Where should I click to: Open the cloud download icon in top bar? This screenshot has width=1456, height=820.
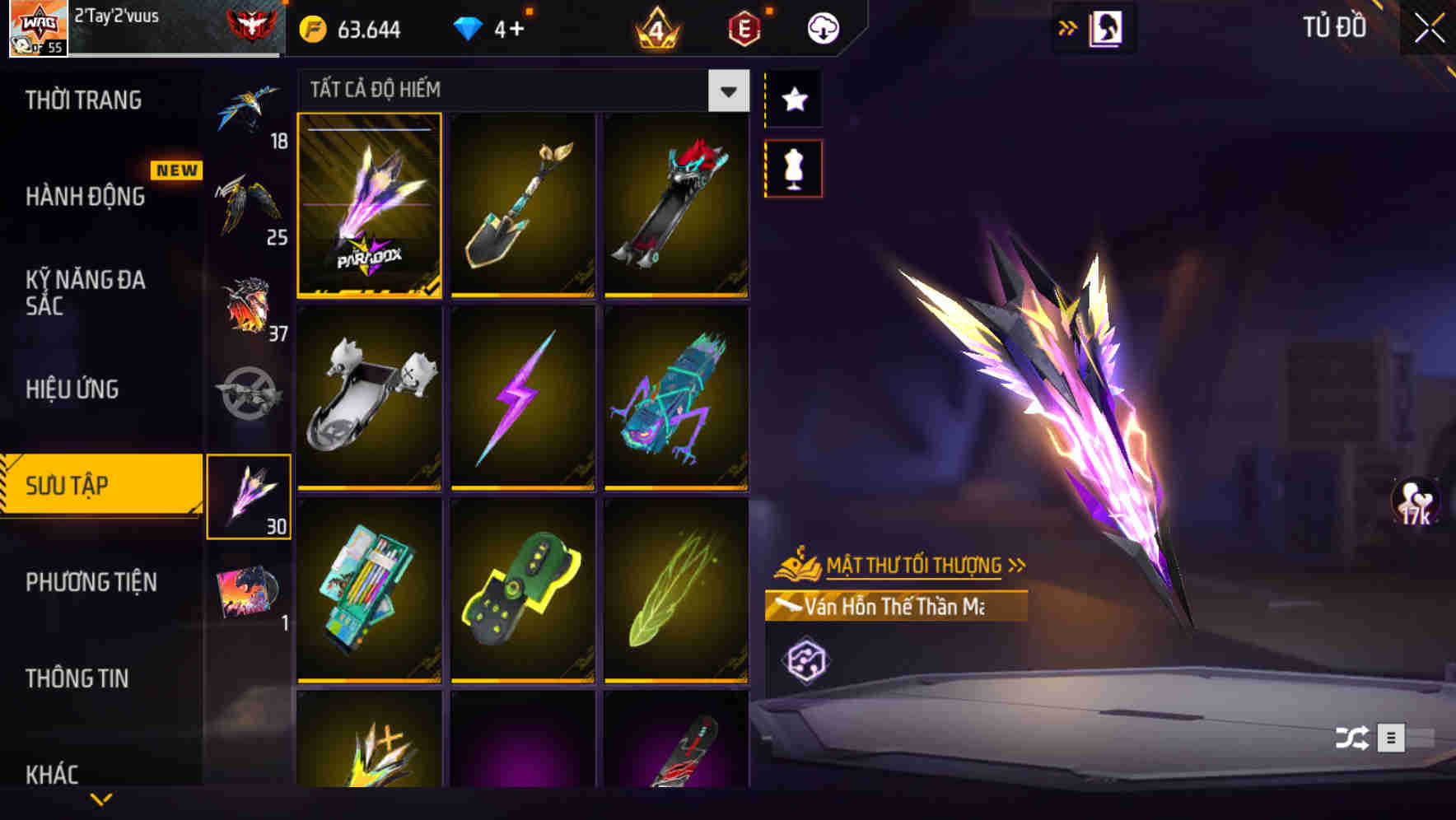coord(822,27)
